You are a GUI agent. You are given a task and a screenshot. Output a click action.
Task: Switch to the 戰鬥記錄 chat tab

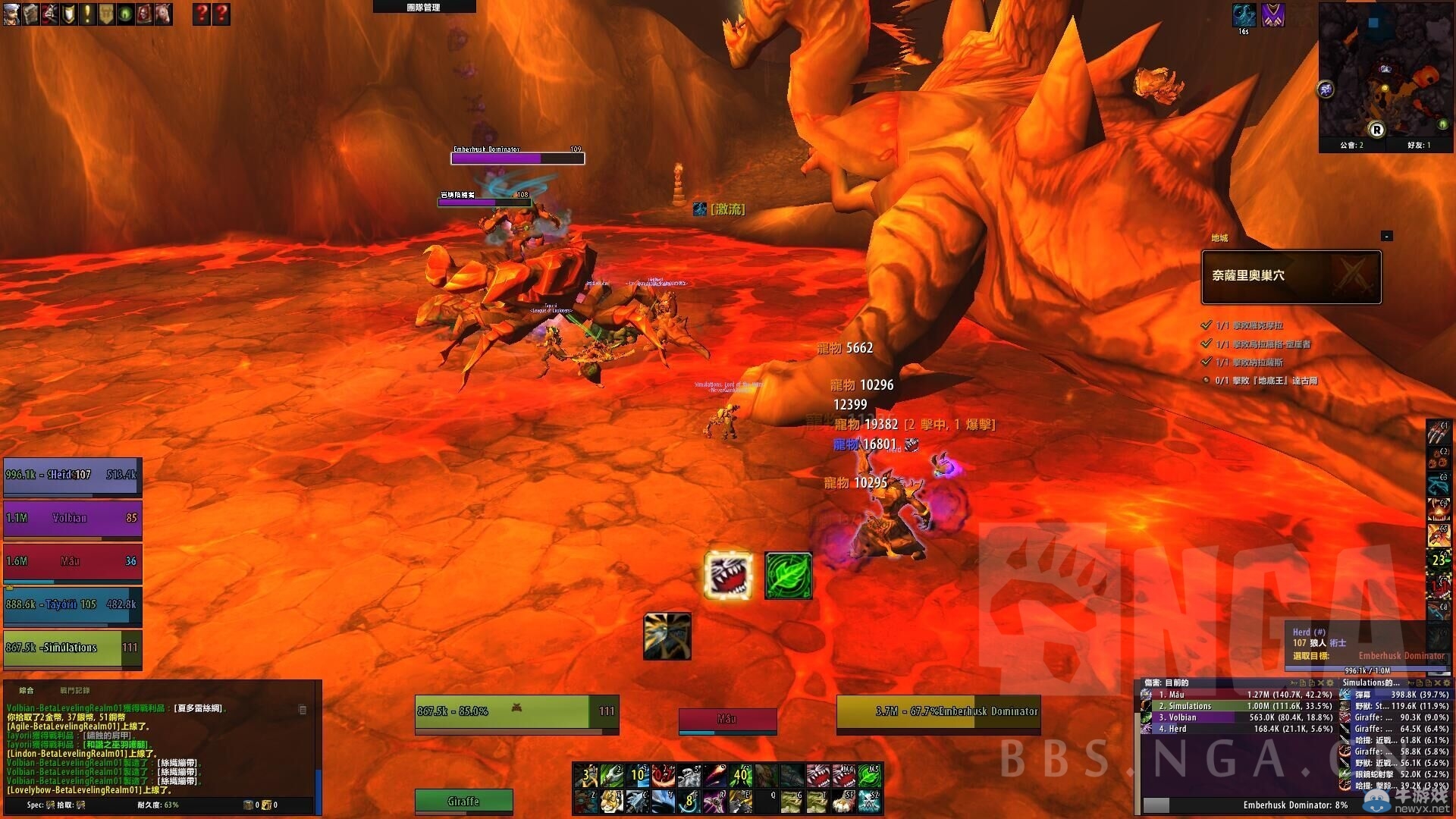click(74, 691)
